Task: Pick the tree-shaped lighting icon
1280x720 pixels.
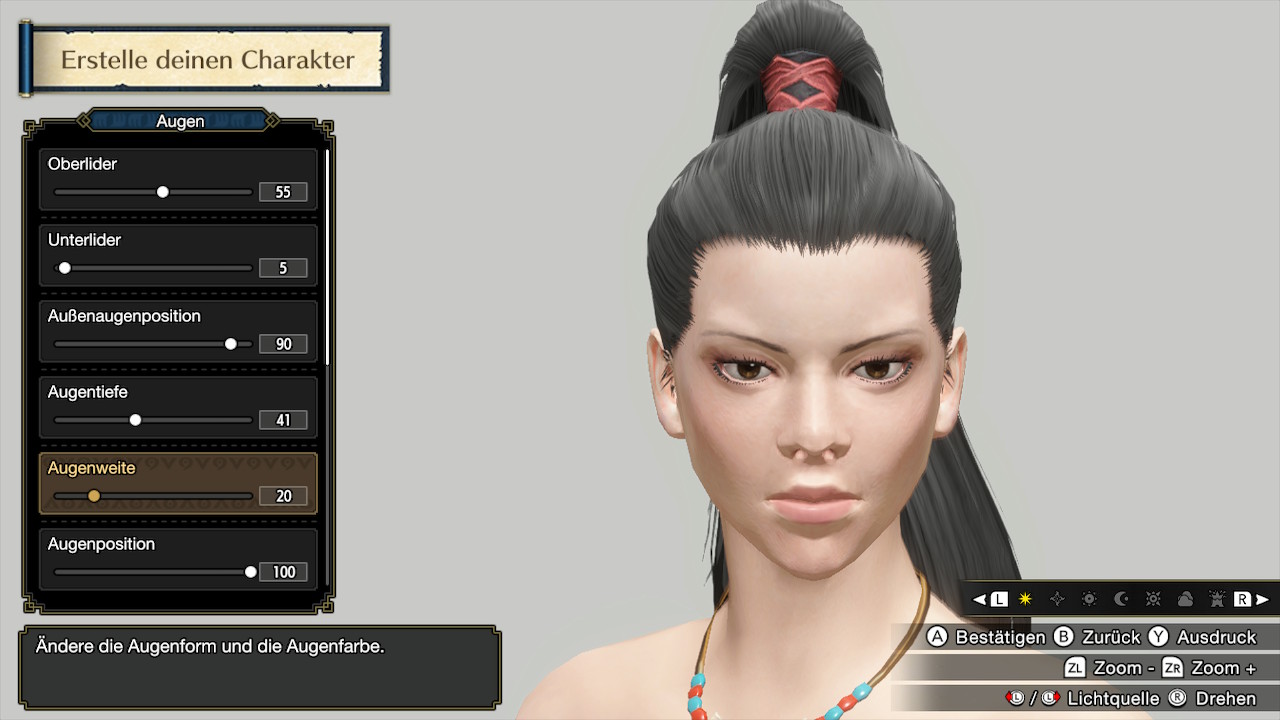Action: (1217, 599)
